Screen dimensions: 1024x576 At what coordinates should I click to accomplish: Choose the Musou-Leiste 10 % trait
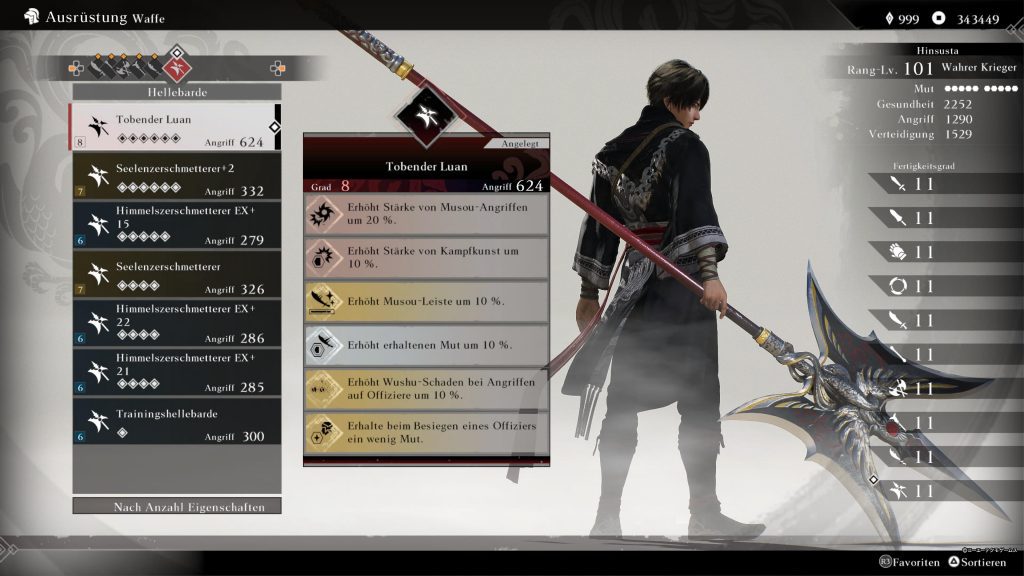coord(426,301)
